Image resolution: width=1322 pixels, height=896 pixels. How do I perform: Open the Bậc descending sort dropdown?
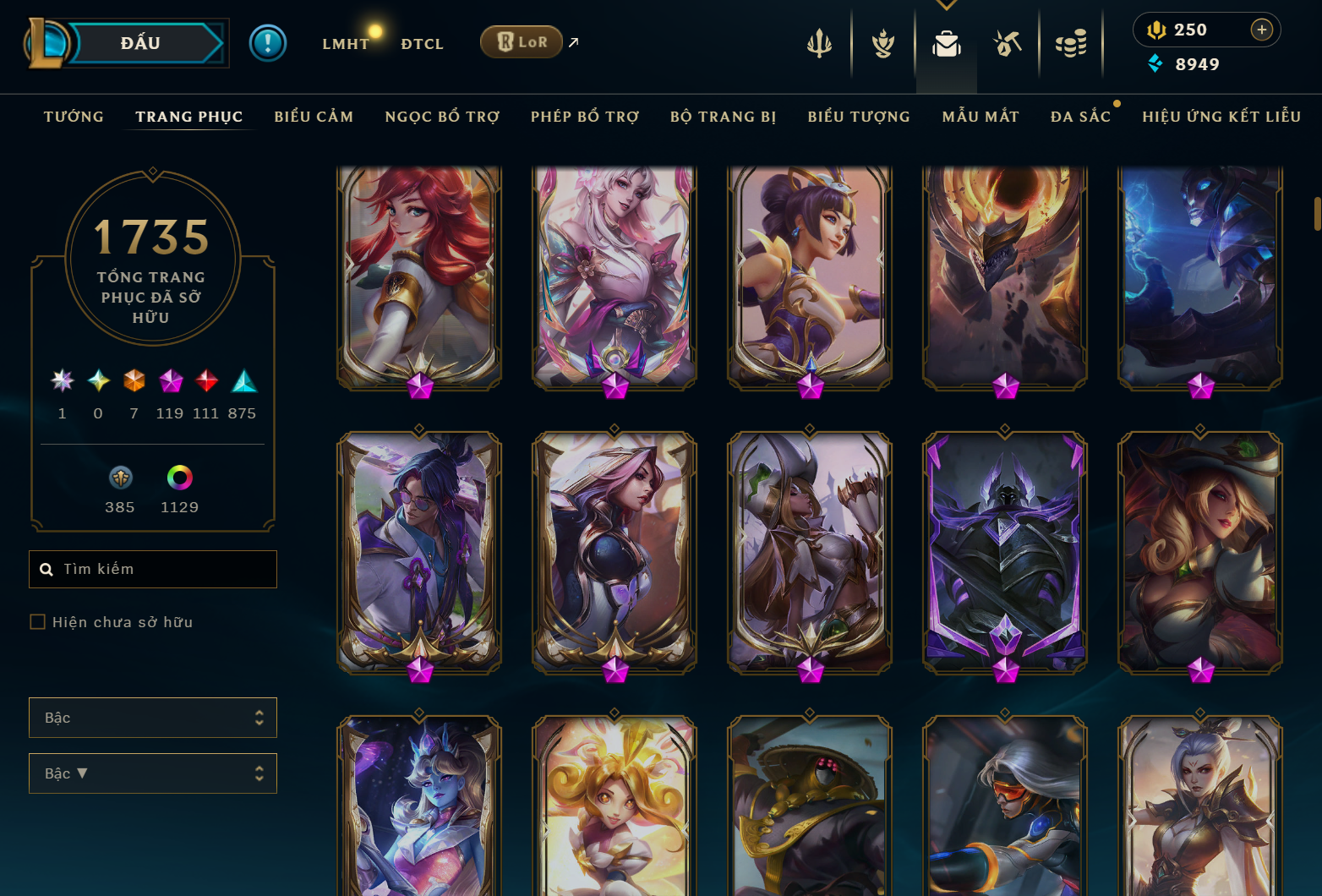pos(153,773)
